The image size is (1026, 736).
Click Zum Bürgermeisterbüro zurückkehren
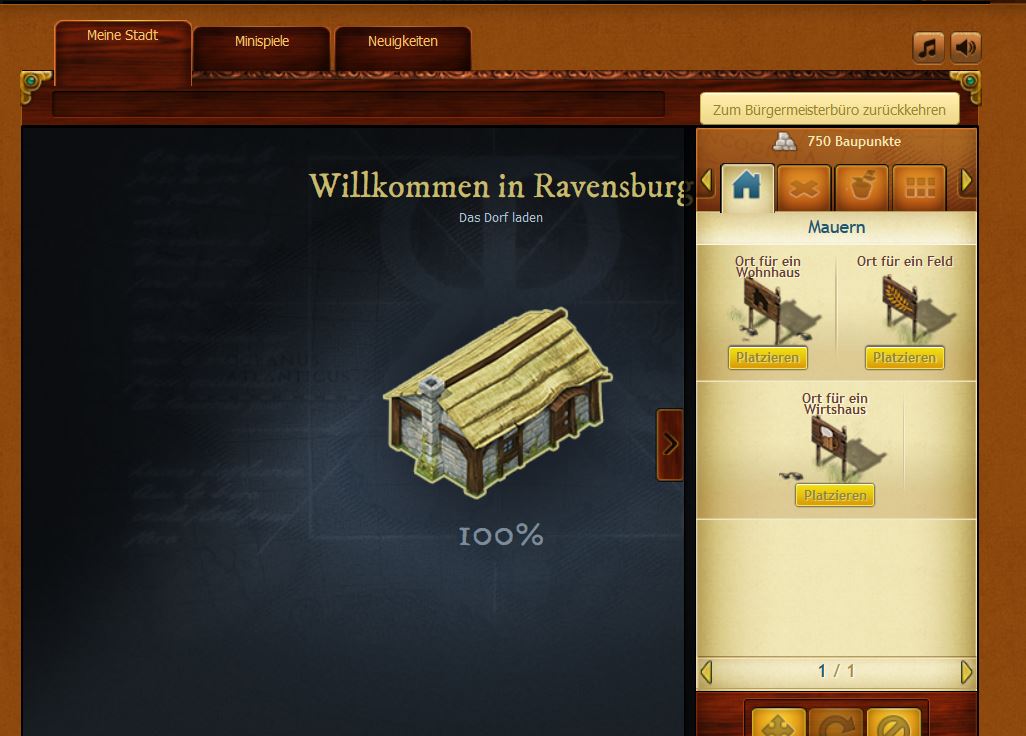[x=829, y=109]
